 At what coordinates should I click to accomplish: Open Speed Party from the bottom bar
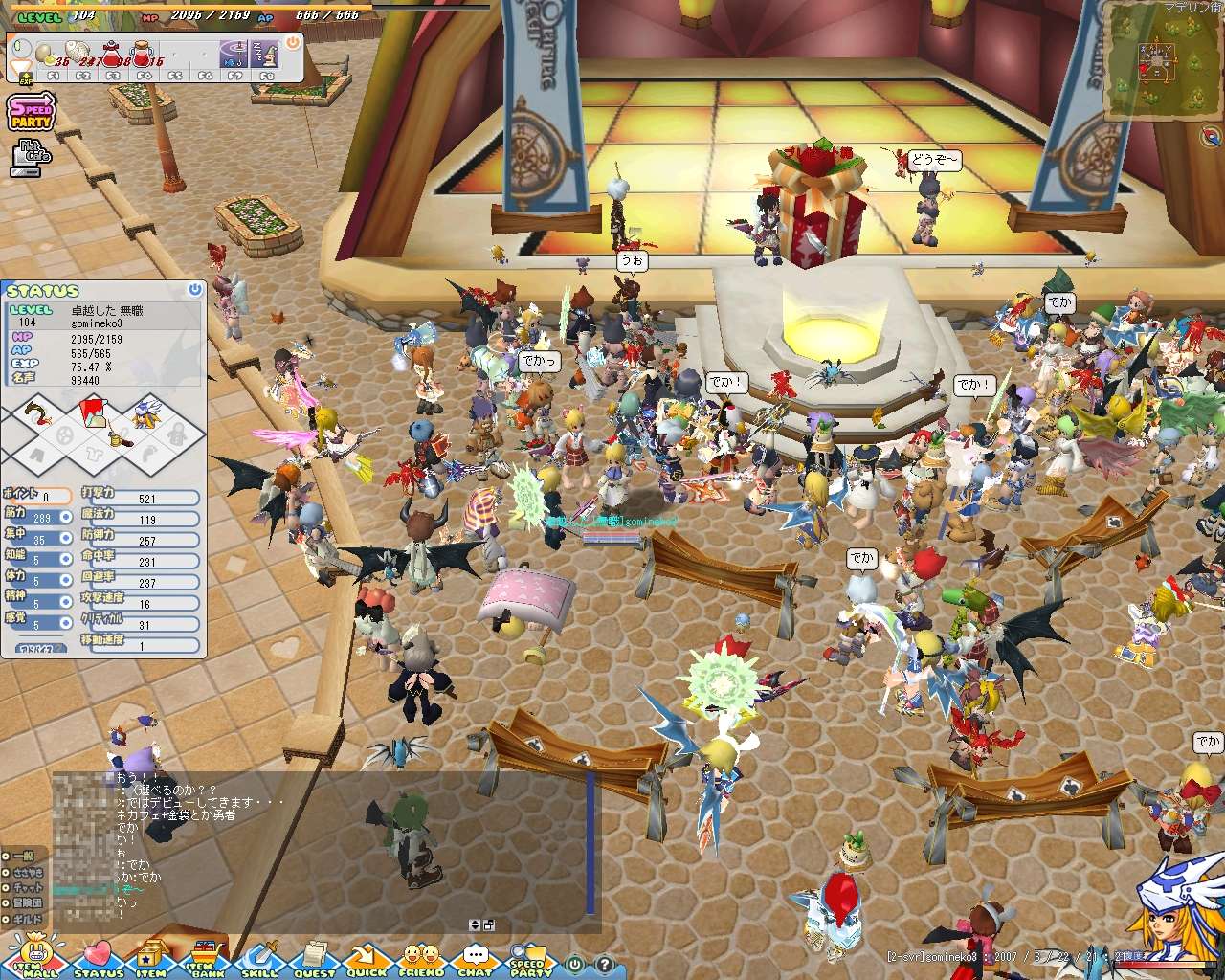coord(529,957)
